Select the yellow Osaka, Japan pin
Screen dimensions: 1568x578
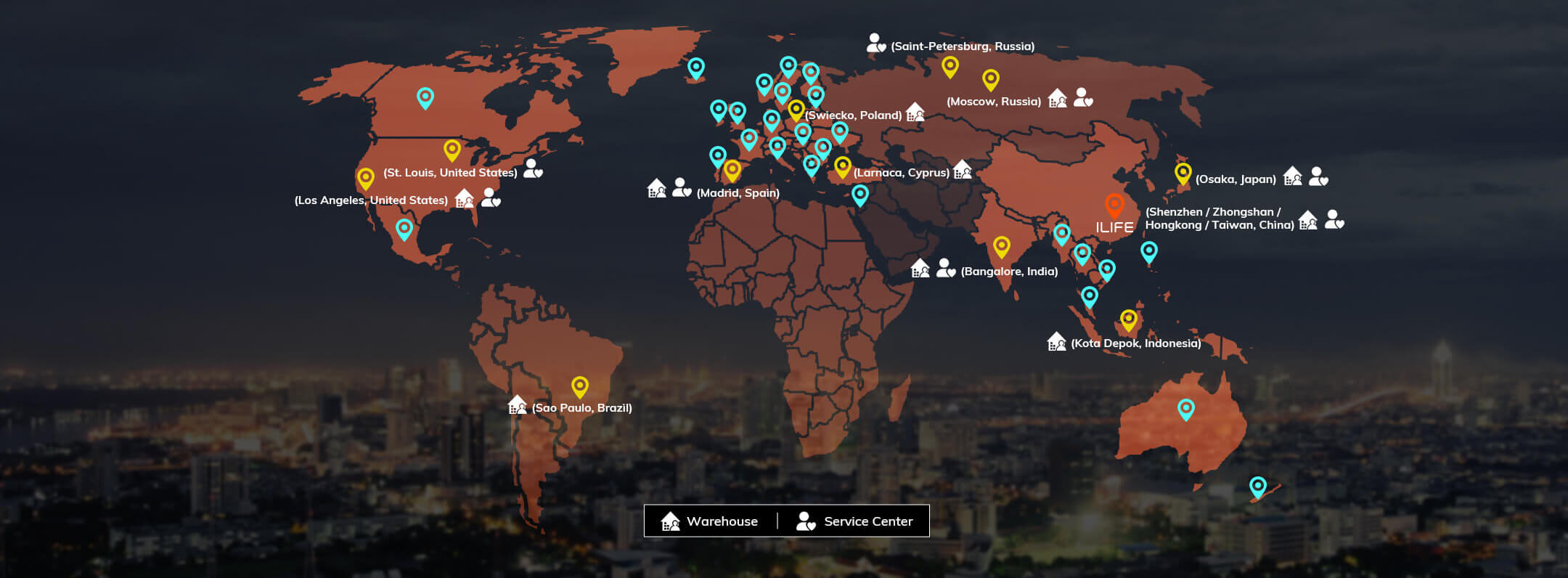pyautogui.click(x=1183, y=174)
